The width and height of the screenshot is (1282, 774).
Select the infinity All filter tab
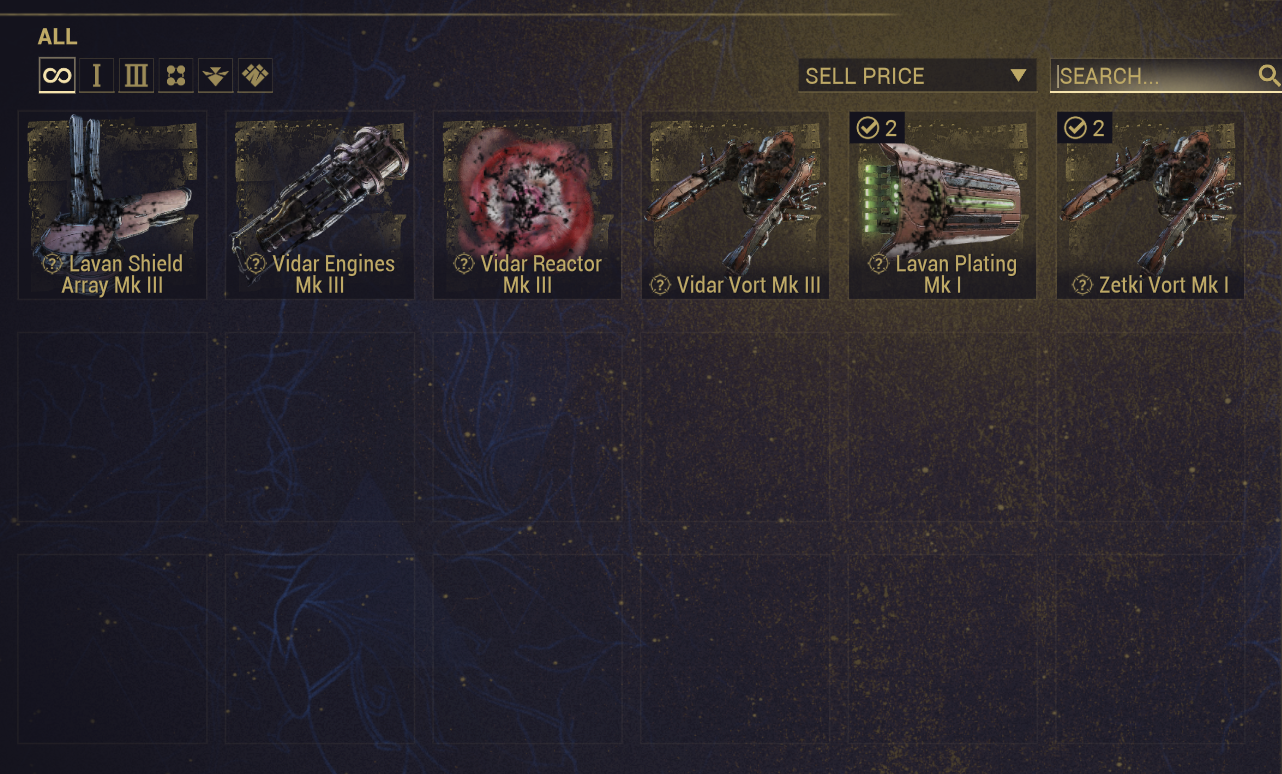point(57,76)
